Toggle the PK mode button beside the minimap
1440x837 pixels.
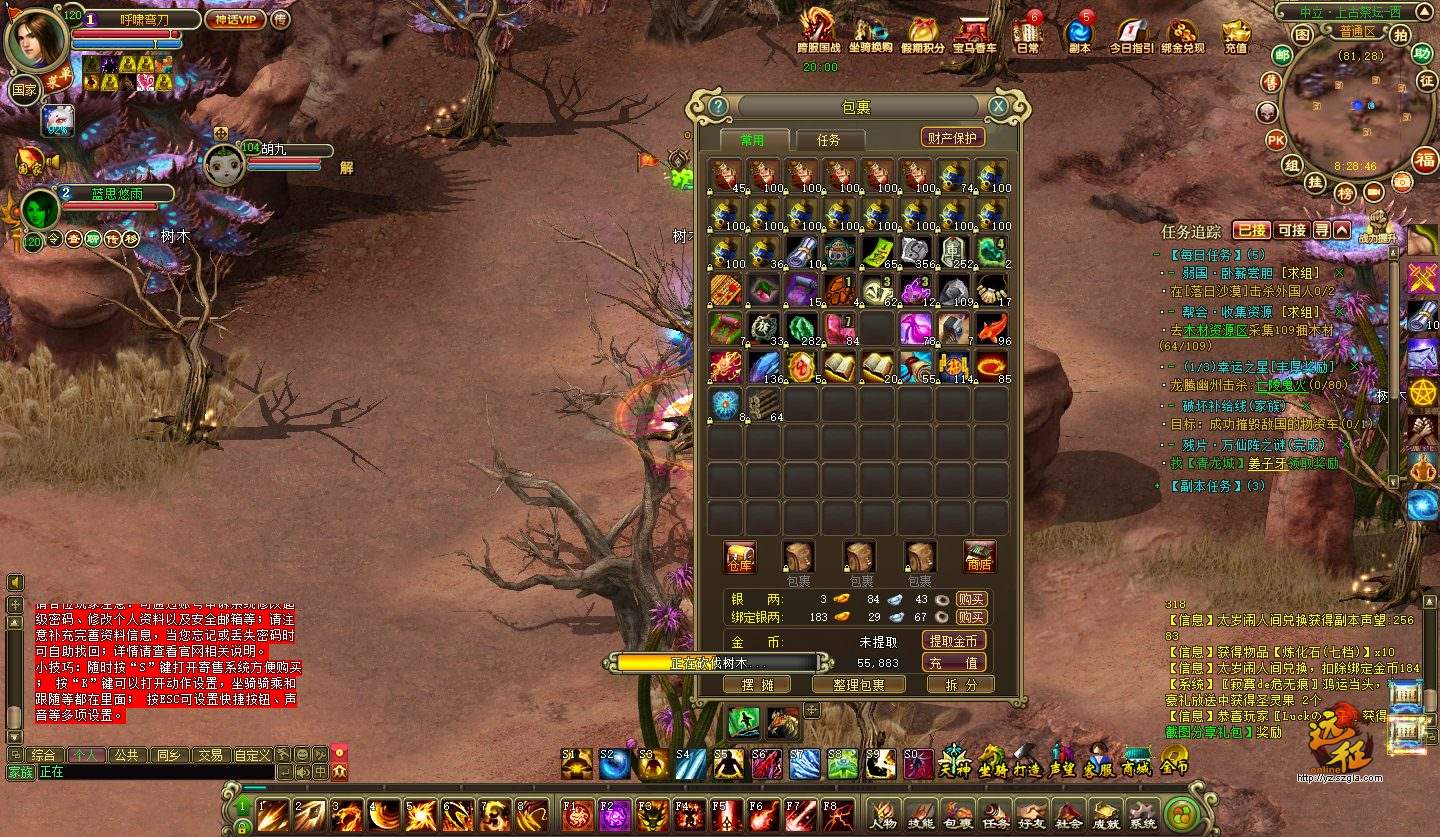(x=1276, y=140)
